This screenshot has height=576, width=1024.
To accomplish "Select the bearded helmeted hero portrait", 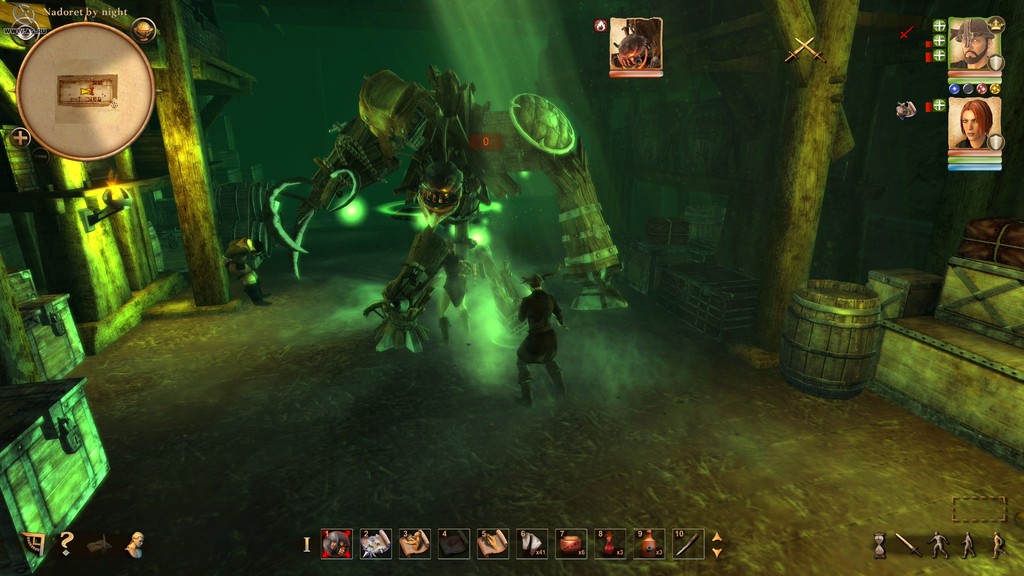I will [x=974, y=44].
